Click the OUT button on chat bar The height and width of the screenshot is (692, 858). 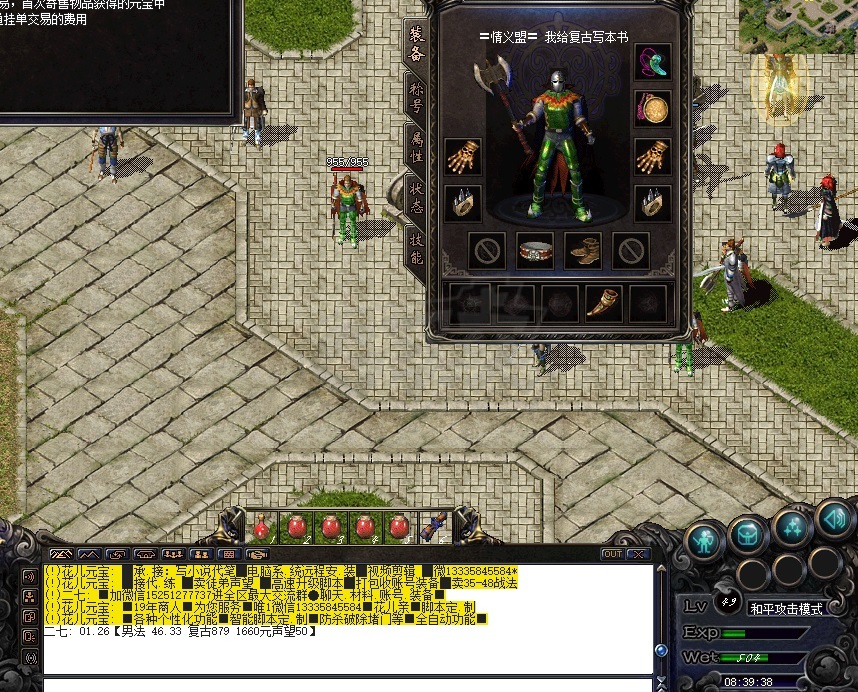(x=612, y=553)
